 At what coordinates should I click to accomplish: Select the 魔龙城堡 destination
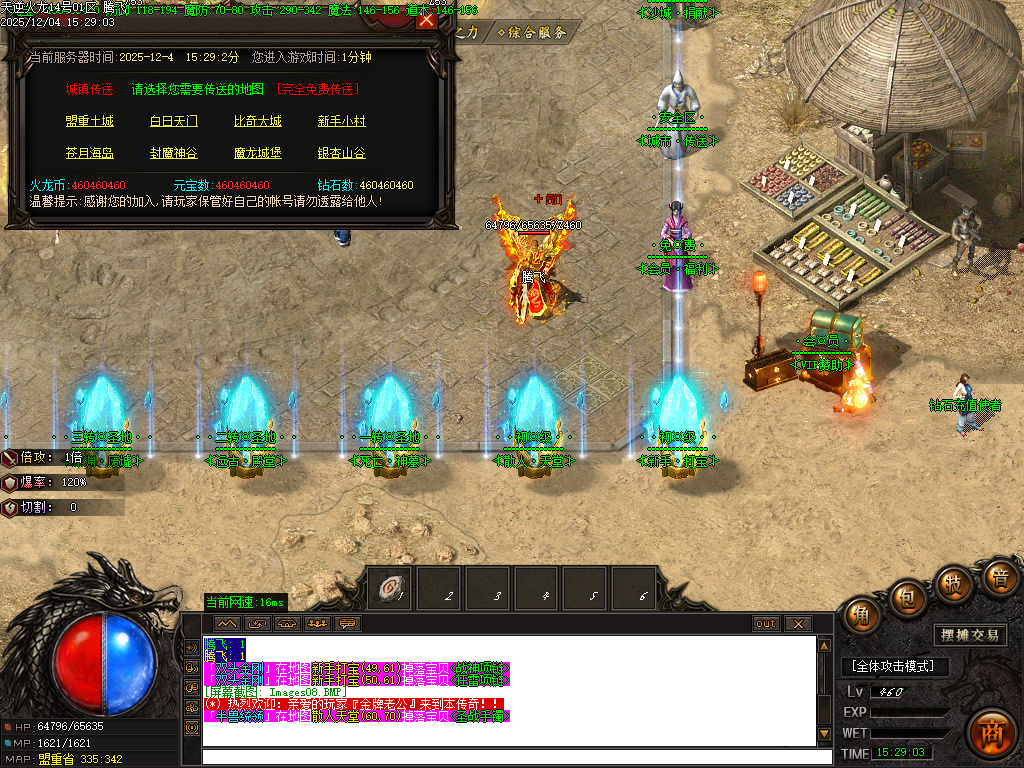258,154
